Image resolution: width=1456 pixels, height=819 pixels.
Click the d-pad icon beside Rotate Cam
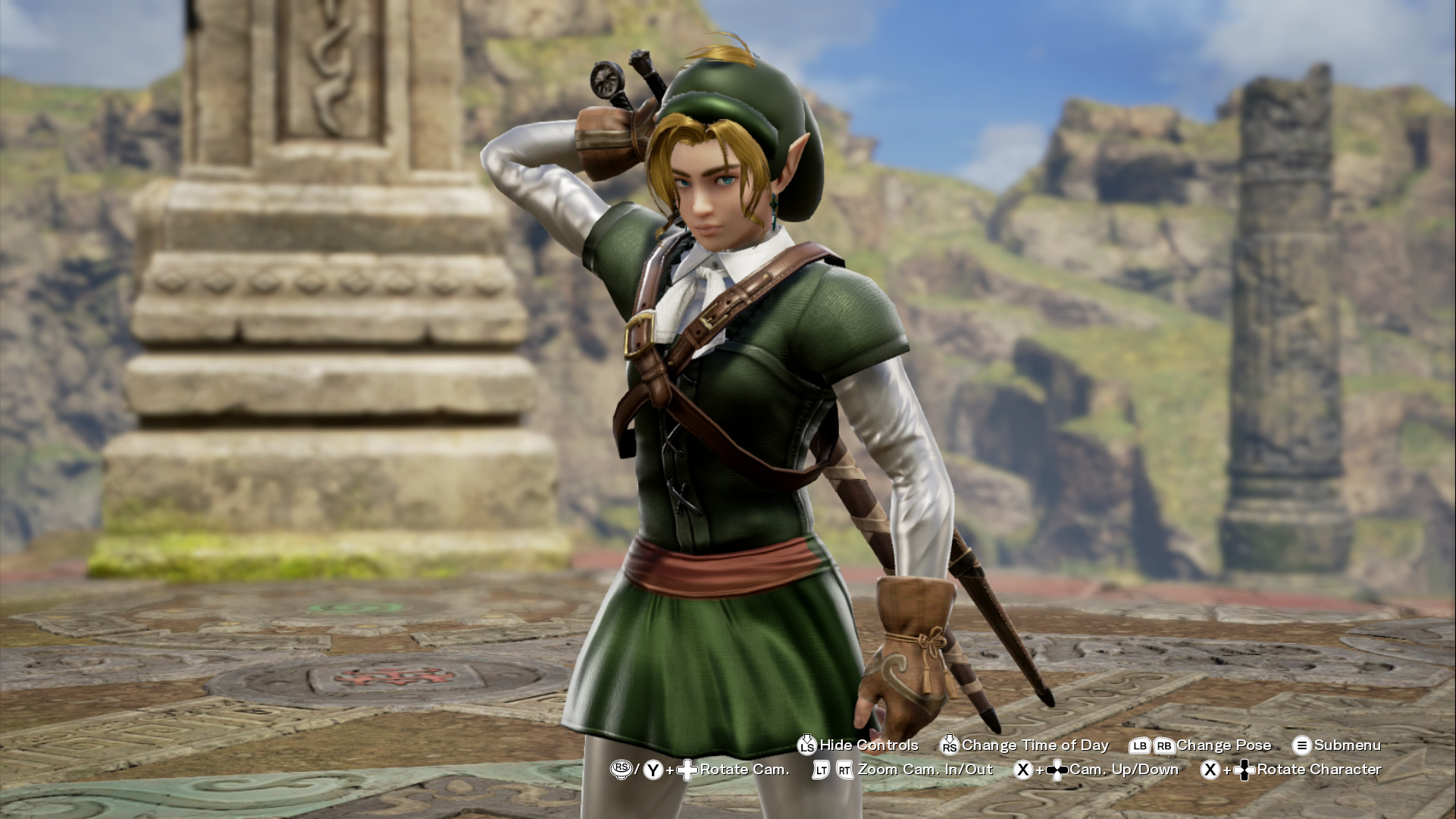(686, 770)
